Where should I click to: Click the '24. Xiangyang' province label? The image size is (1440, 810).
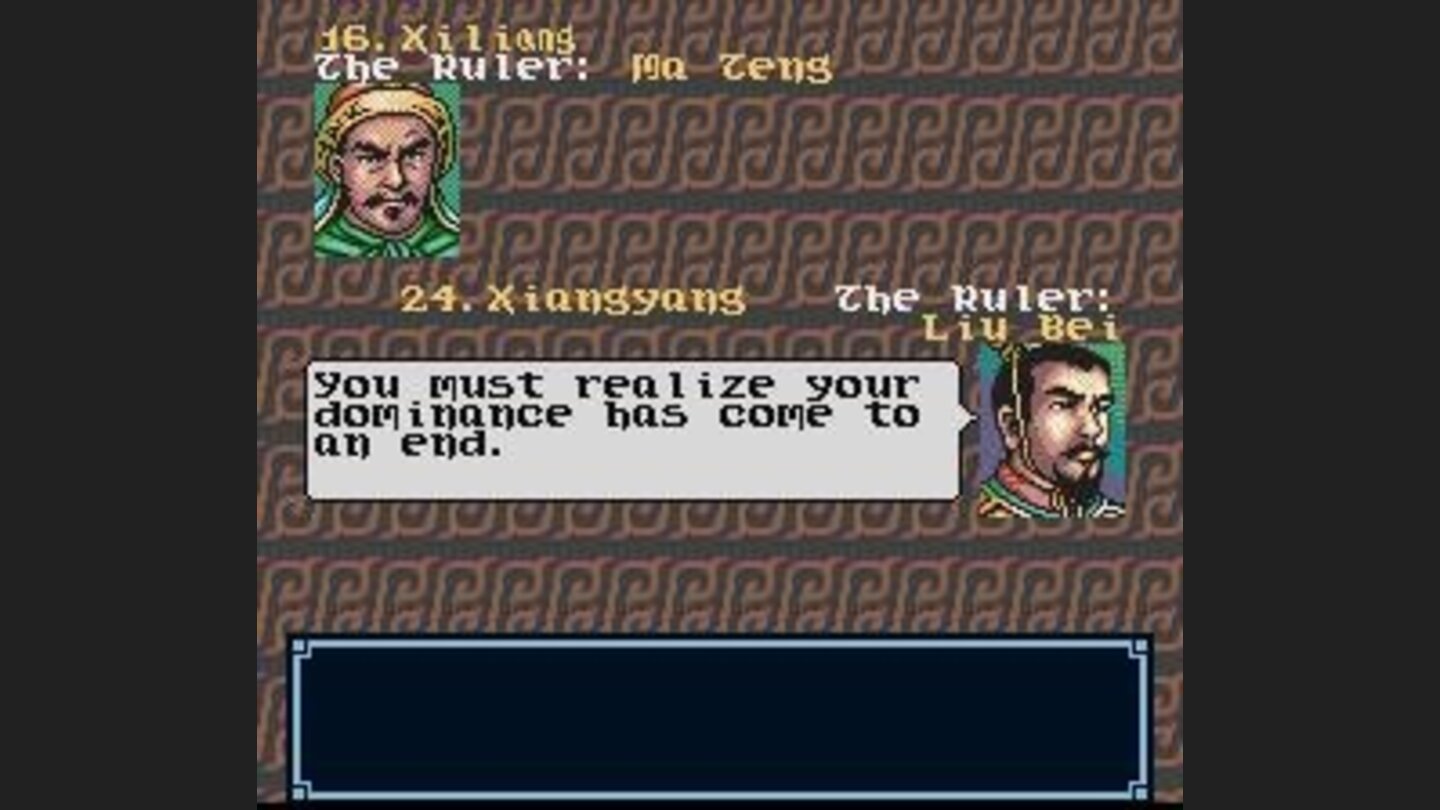(575, 295)
